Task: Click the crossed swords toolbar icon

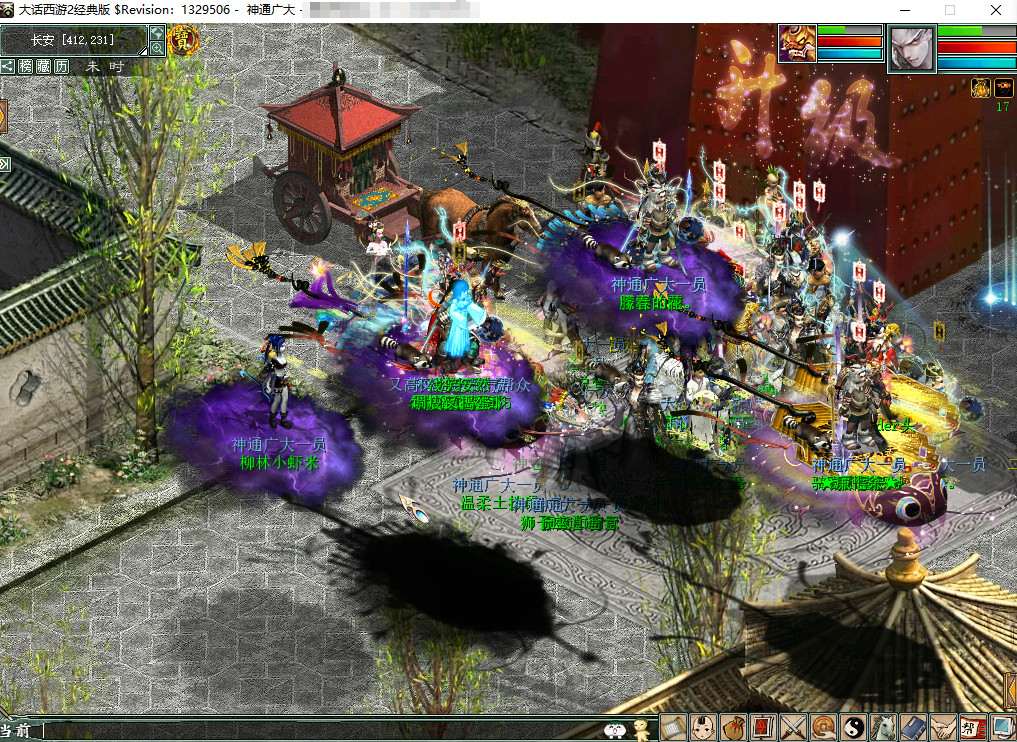Action: point(793,727)
